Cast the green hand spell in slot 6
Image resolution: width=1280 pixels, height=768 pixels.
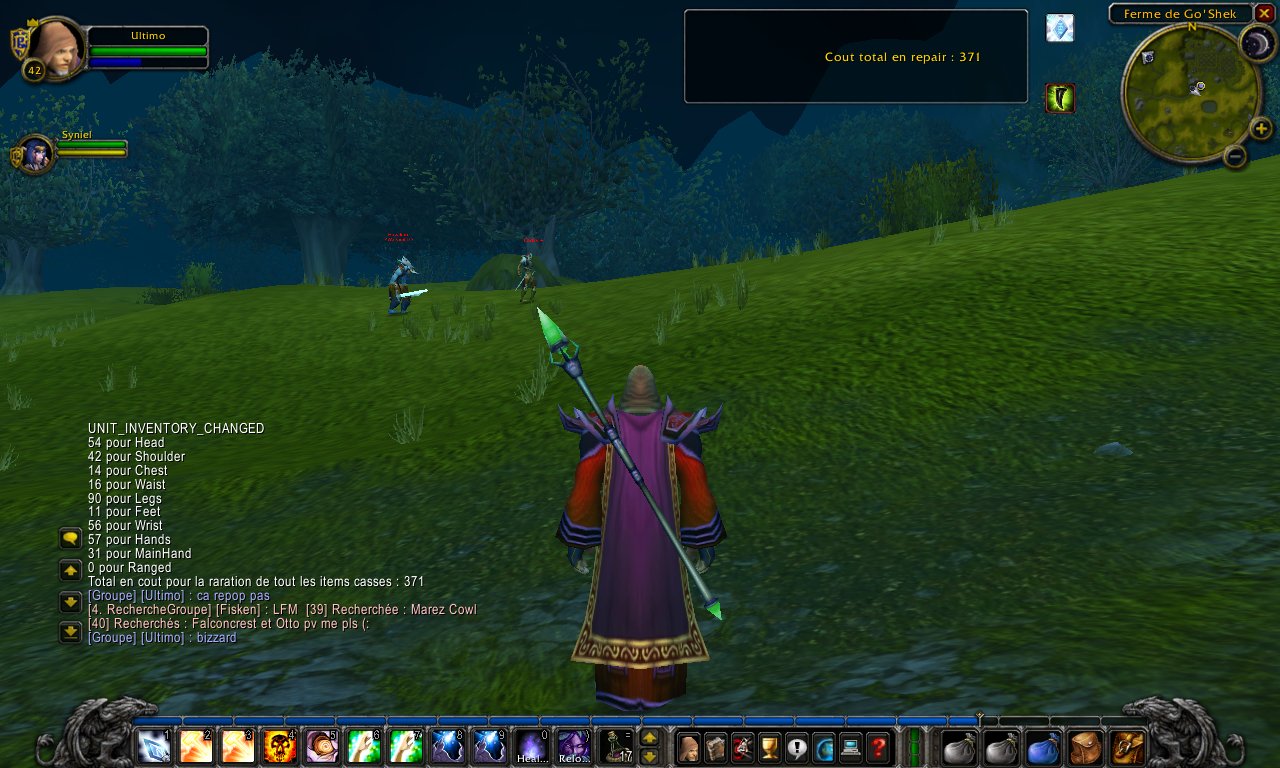coord(363,746)
